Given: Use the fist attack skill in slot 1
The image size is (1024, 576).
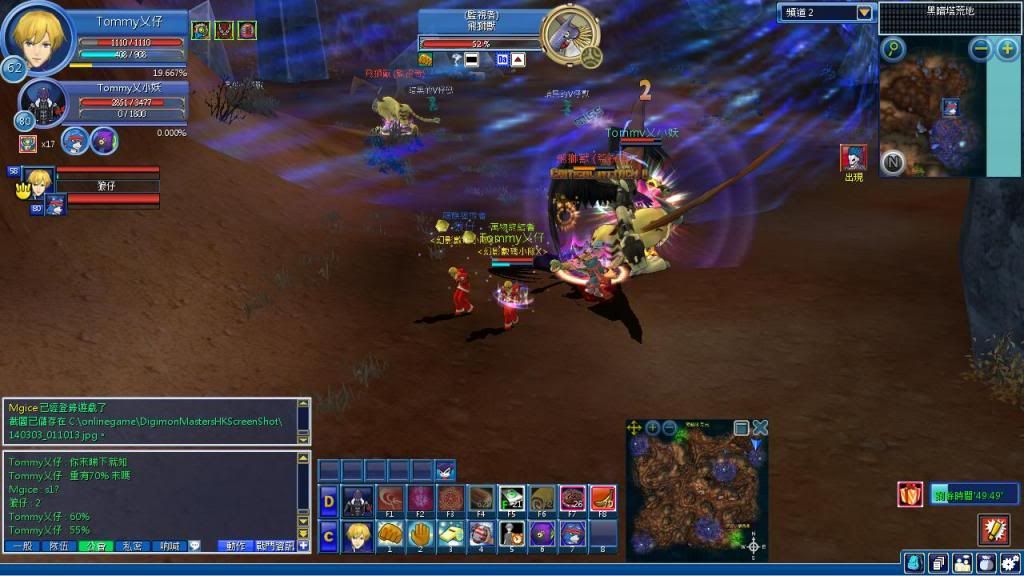Looking at the screenshot, I should (x=390, y=535).
